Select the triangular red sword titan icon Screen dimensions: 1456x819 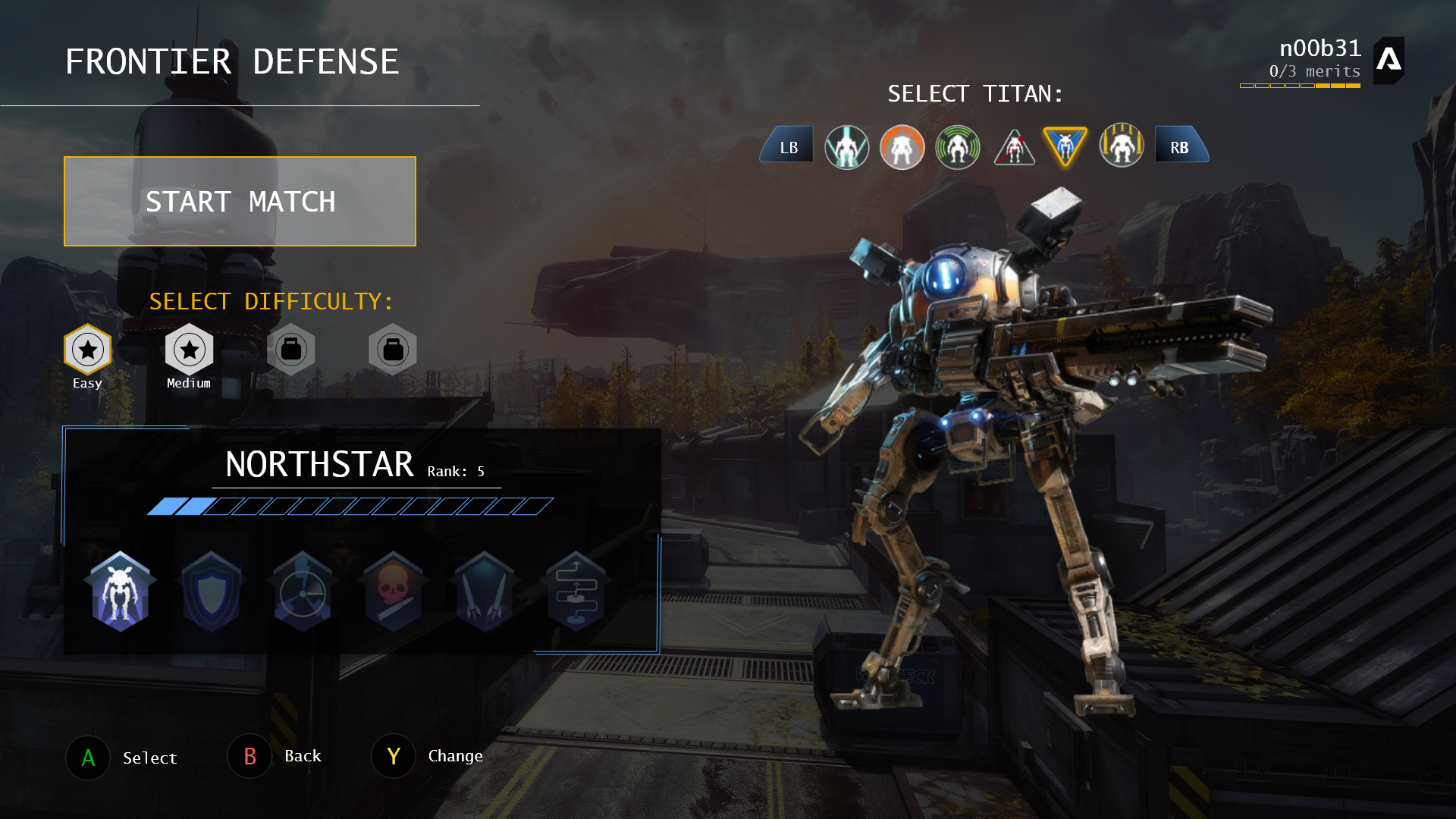[x=1014, y=148]
